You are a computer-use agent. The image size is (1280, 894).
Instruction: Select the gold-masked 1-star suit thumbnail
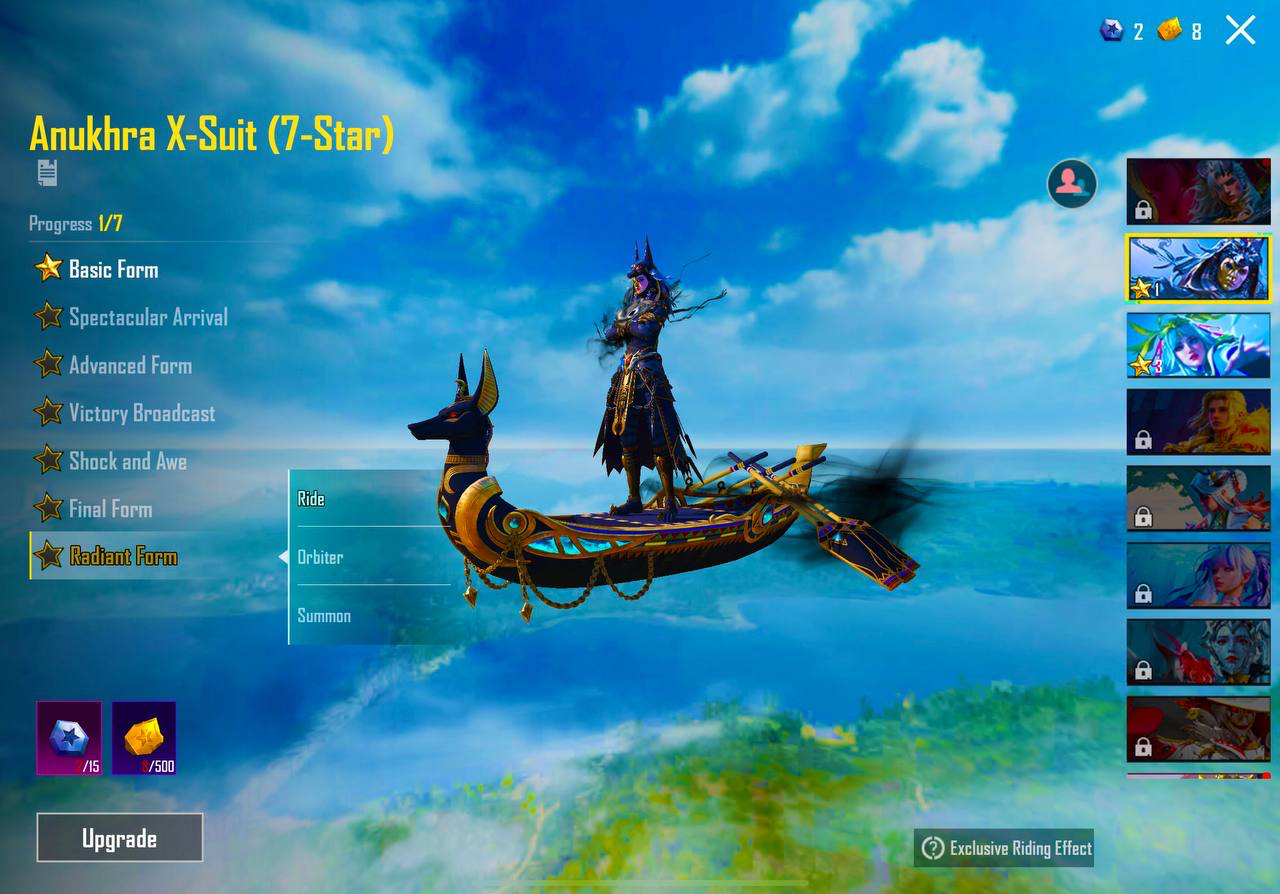(1198, 268)
